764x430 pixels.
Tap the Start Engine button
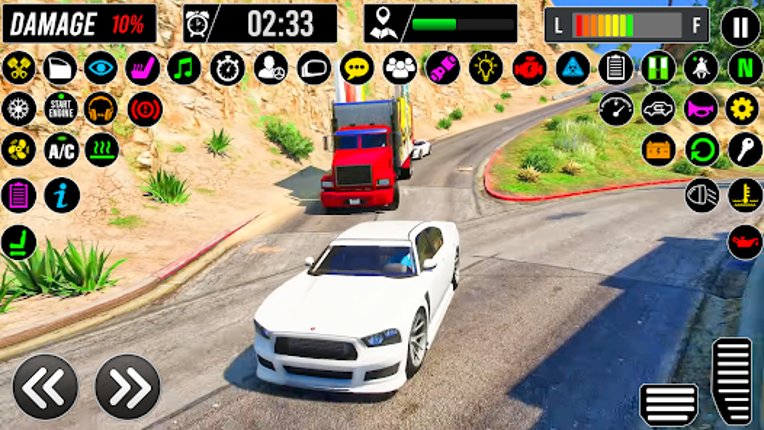(61, 108)
